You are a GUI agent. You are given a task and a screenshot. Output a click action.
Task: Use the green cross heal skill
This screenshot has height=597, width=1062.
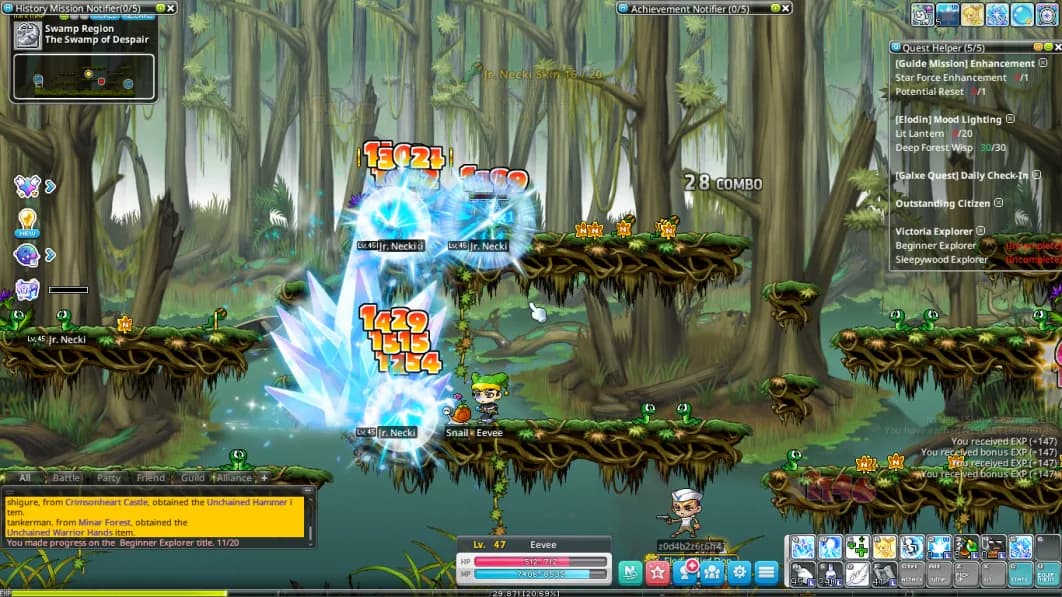(x=856, y=547)
